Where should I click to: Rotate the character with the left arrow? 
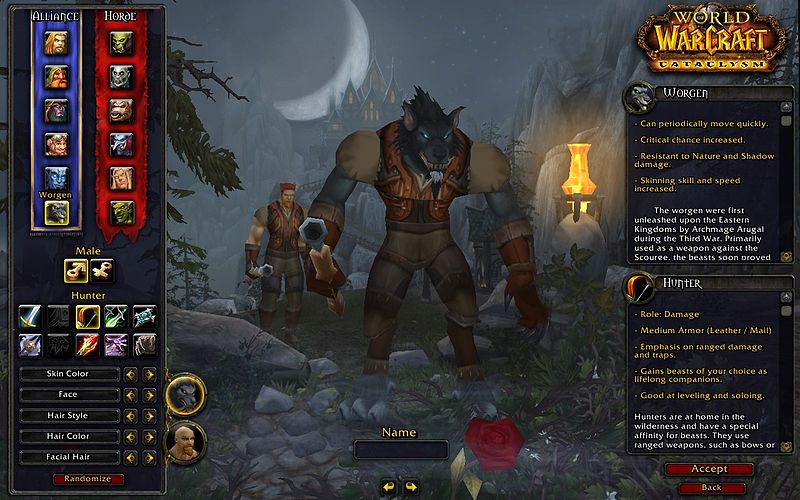pyautogui.click(x=389, y=486)
